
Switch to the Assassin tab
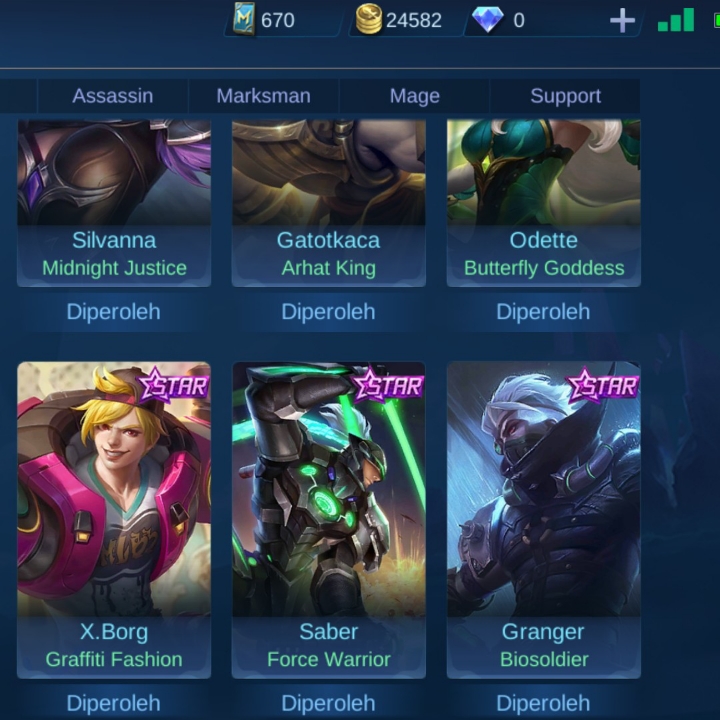point(112,96)
